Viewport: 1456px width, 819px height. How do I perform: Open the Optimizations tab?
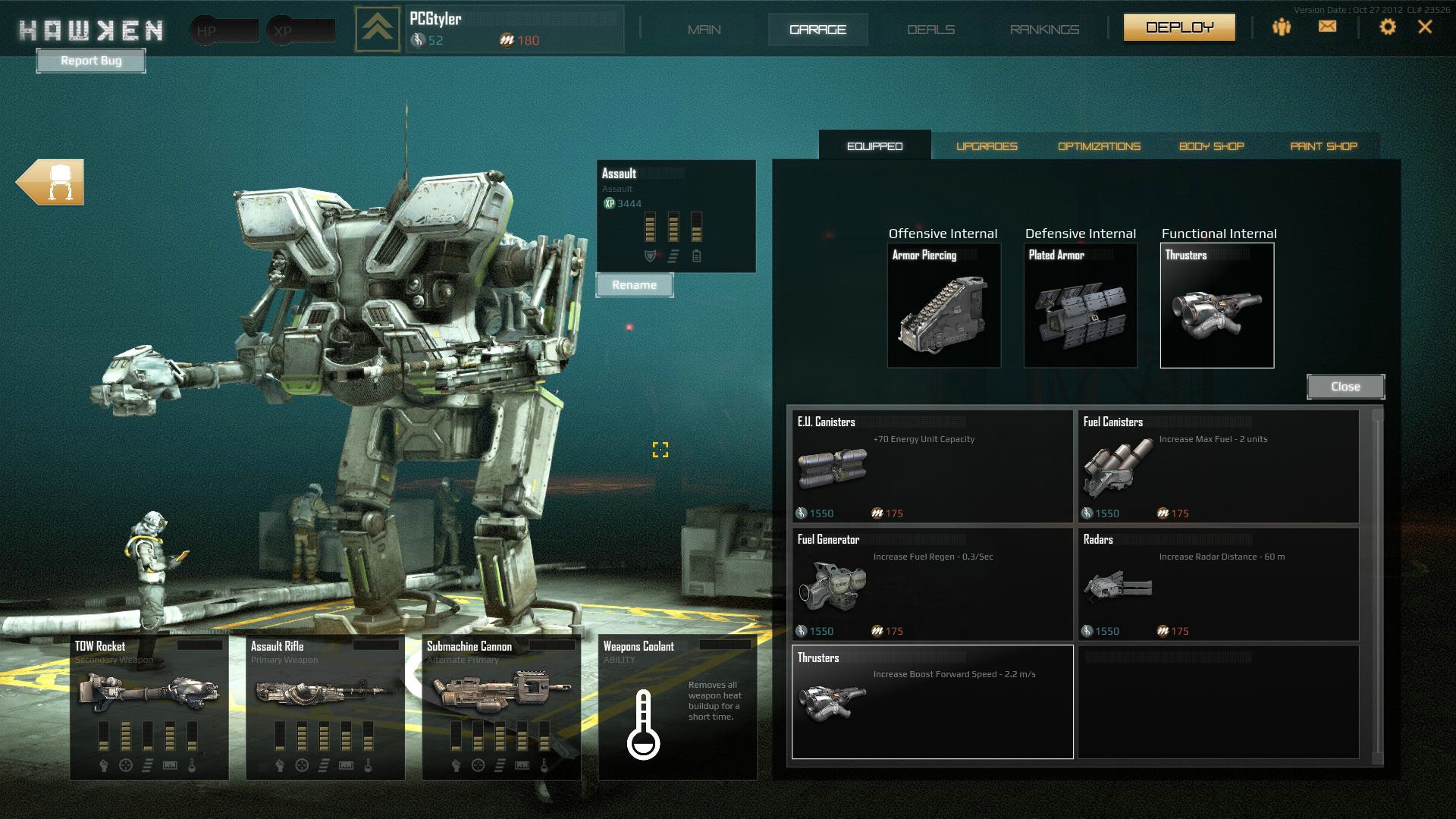[1099, 146]
